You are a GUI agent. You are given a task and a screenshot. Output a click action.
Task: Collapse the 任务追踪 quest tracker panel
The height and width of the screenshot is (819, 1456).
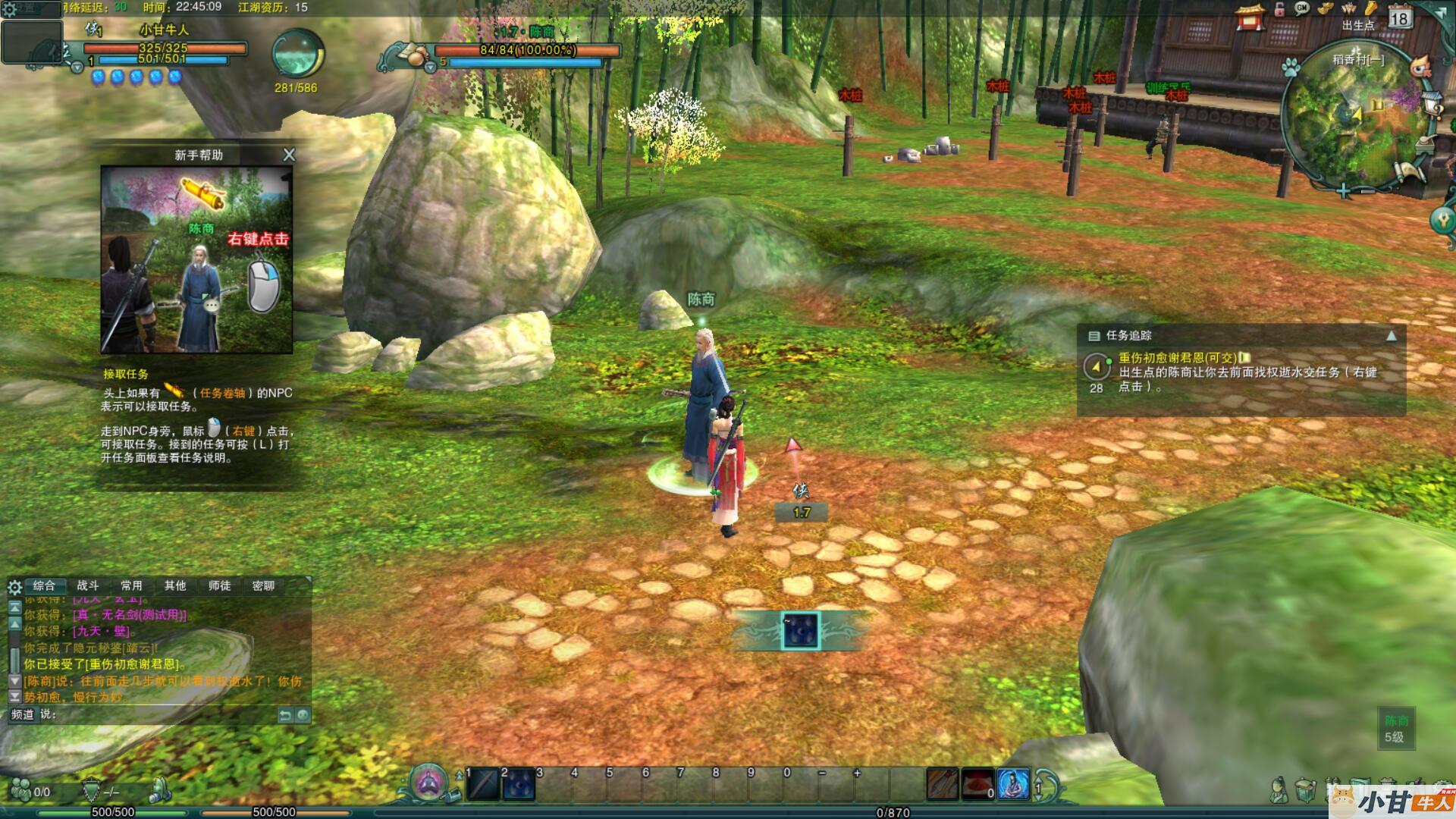(1391, 336)
